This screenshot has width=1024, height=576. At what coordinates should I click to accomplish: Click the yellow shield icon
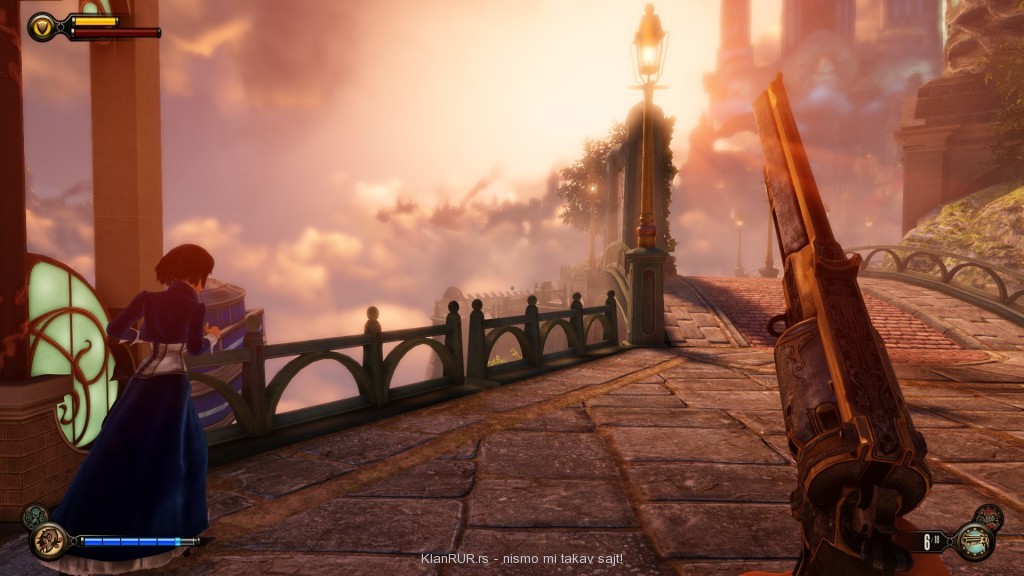[x=43, y=27]
